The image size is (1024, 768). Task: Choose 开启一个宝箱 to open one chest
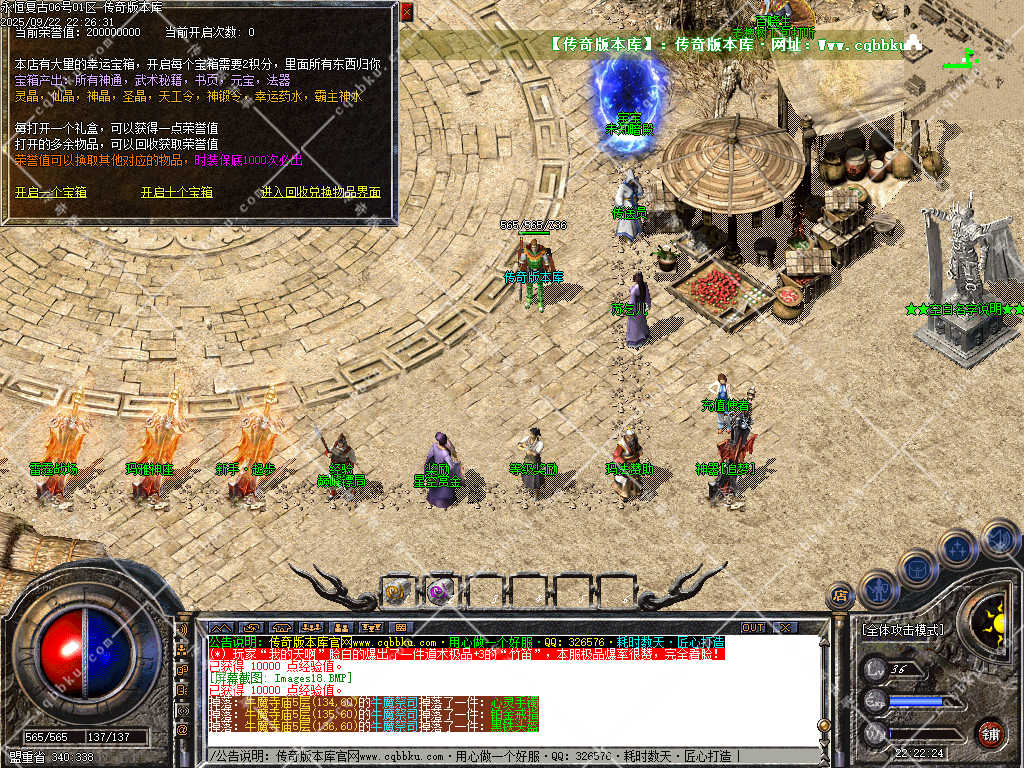51,192
